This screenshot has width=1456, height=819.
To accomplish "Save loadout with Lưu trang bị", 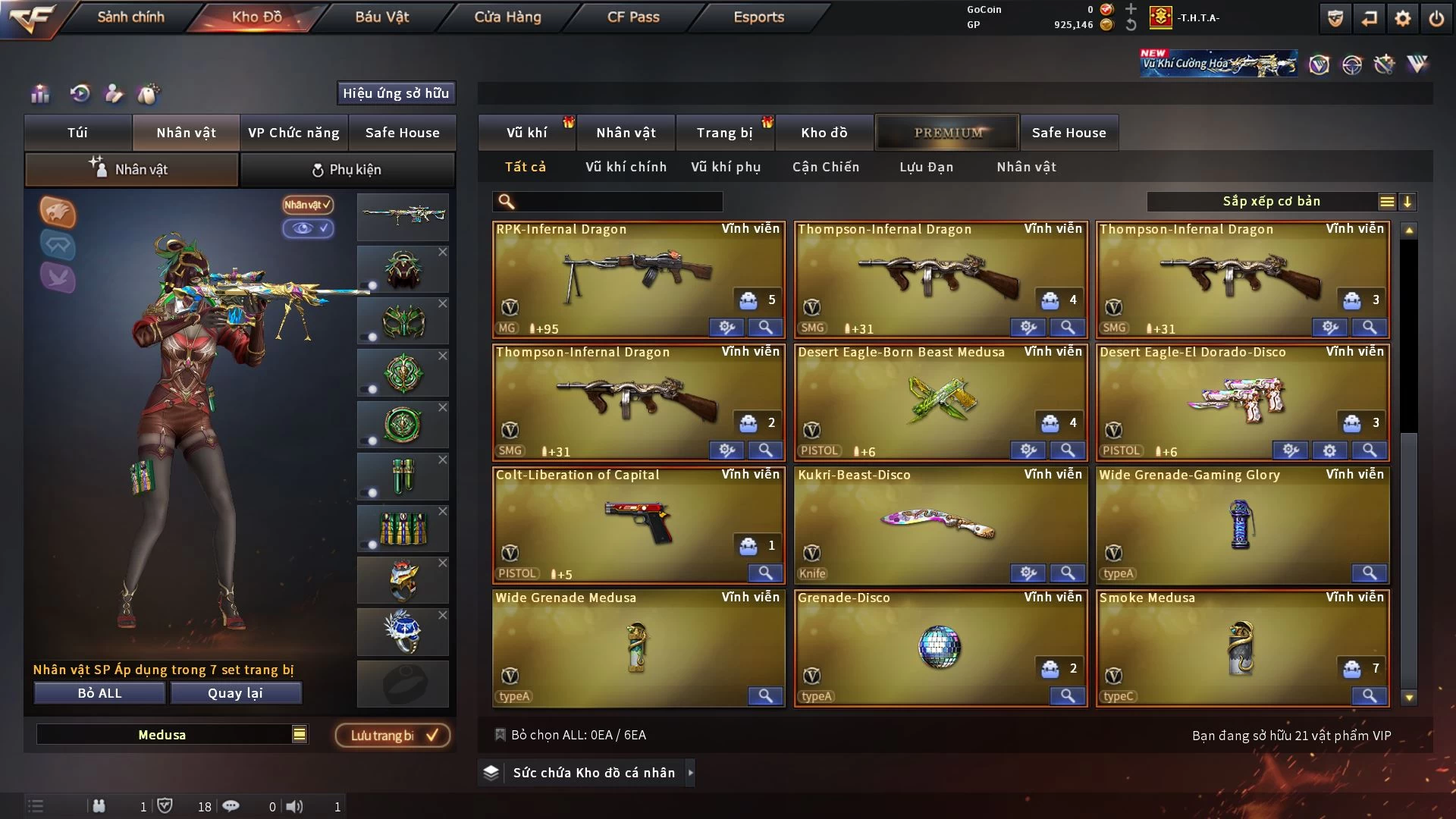I will point(393,736).
